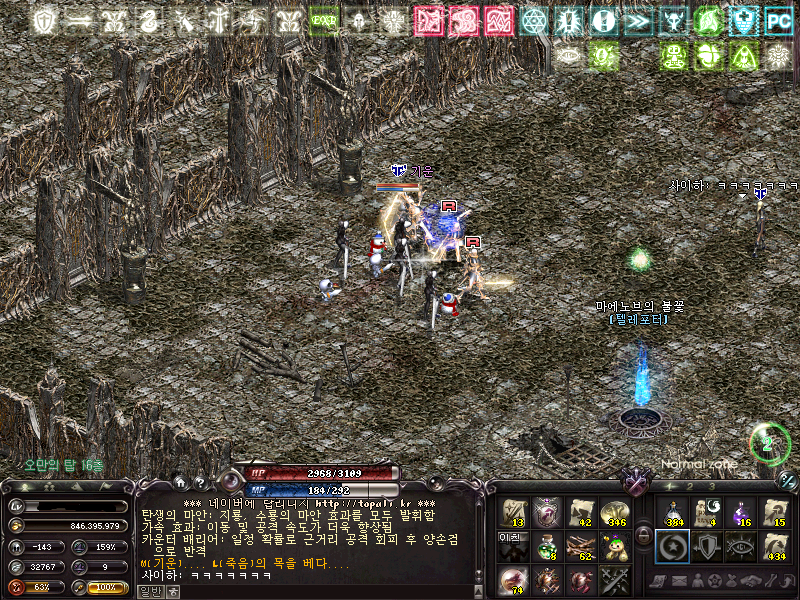Select the firewood bundle with 62
This screenshot has width=800, height=600.
(x=582, y=546)
